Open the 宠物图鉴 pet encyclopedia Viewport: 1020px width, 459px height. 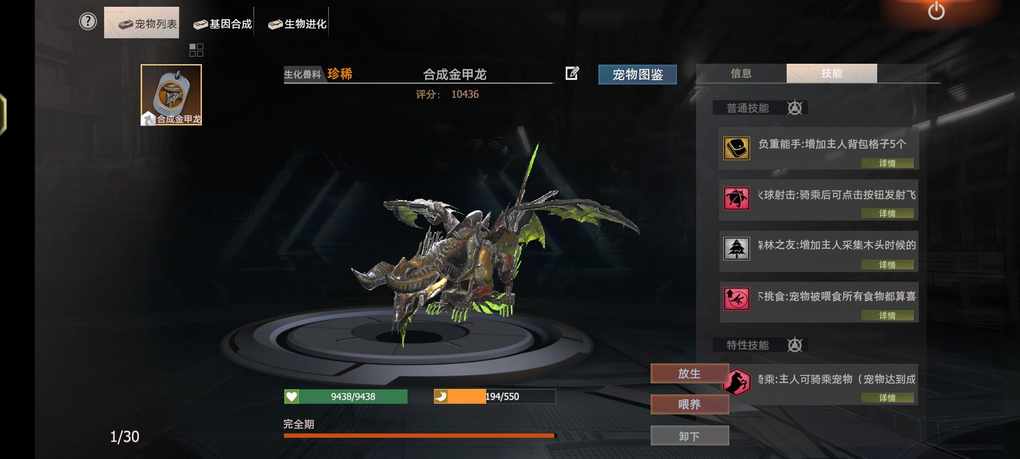[x=637, y=74]
